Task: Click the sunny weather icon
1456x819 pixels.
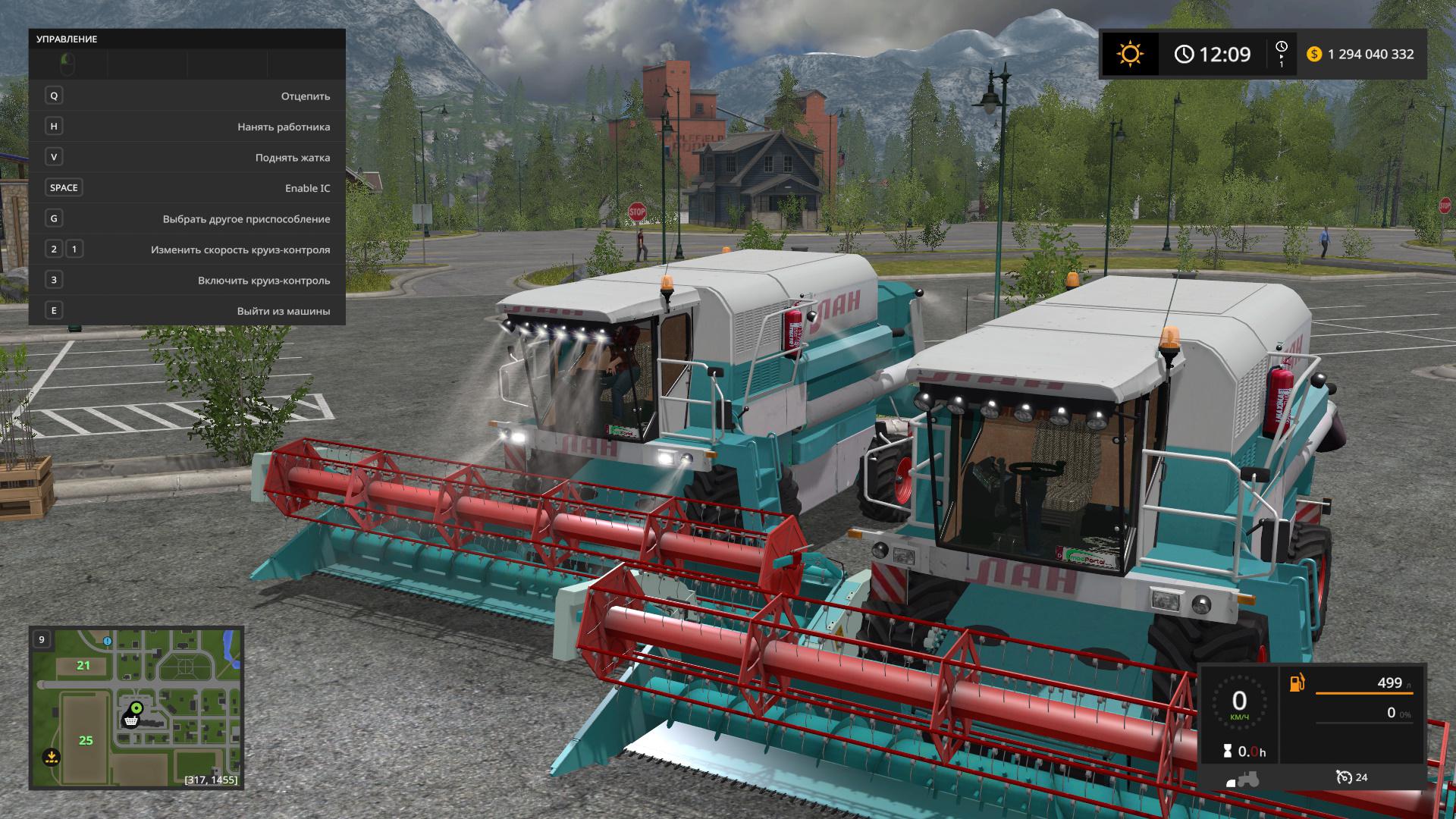Action: click(1130, 54)
